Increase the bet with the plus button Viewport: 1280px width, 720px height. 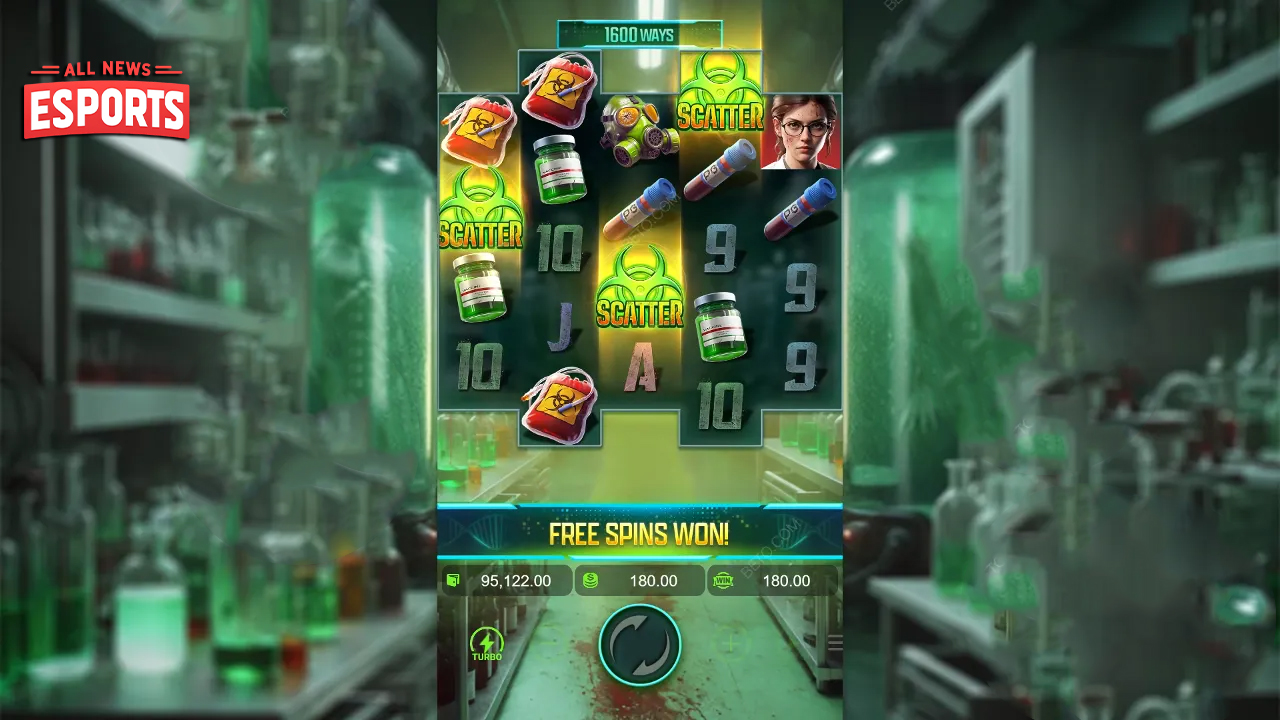coord(731,645)
